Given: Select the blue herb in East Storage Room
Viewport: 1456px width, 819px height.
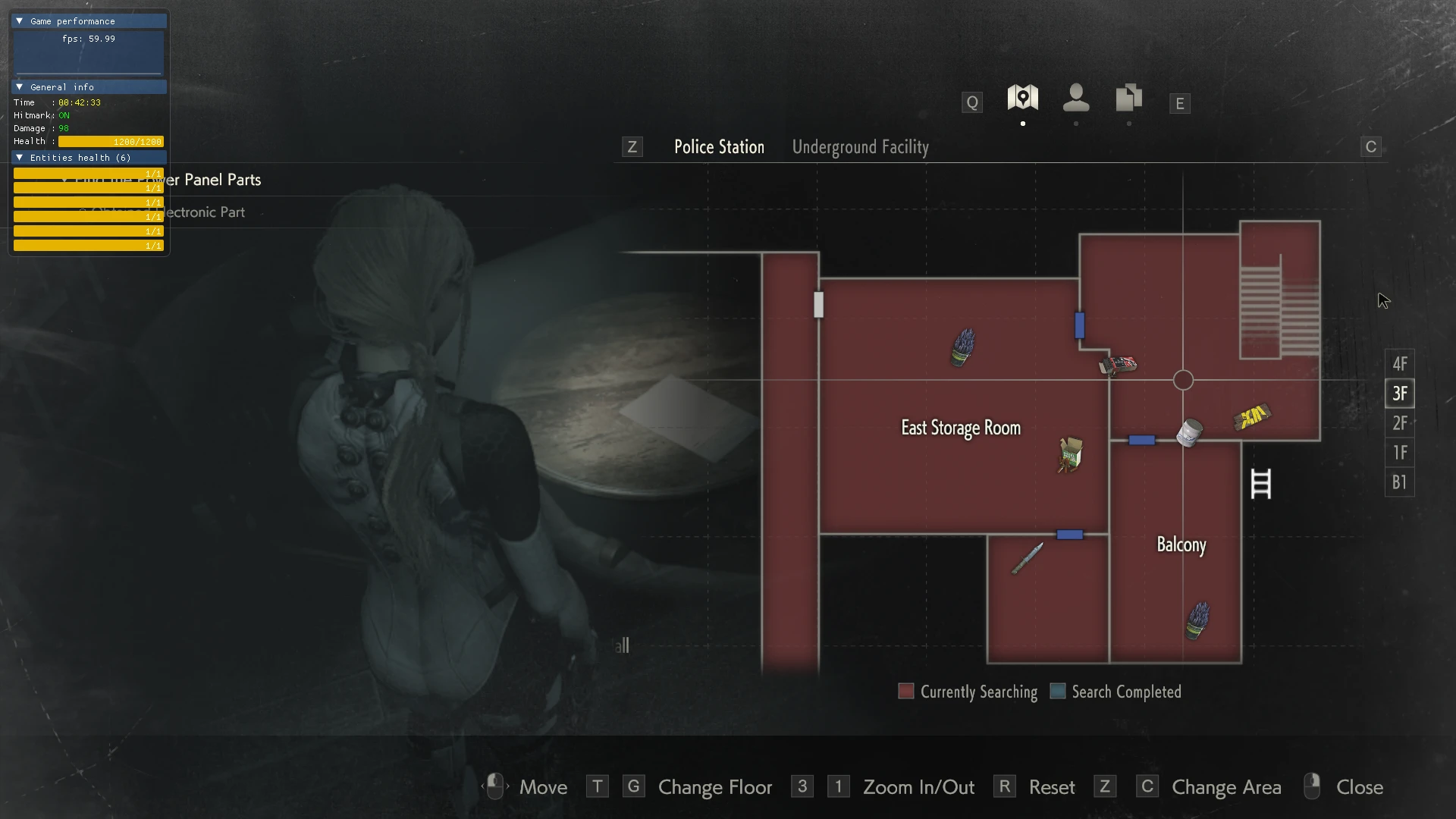Looking at the screenshot, I should [963, 347].
